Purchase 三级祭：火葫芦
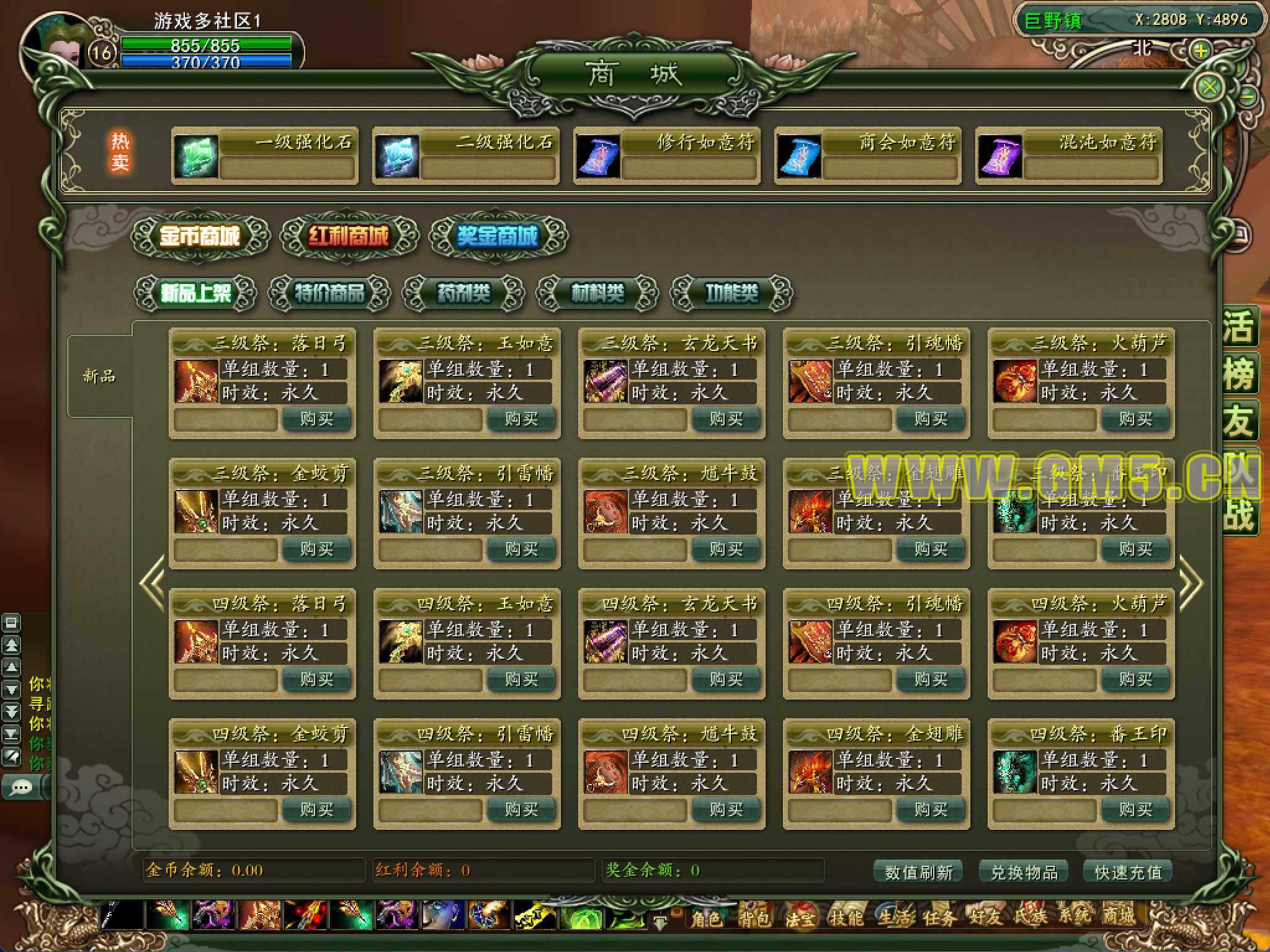Screen dimensions: 1270x952 click(x=1135, y=419)
